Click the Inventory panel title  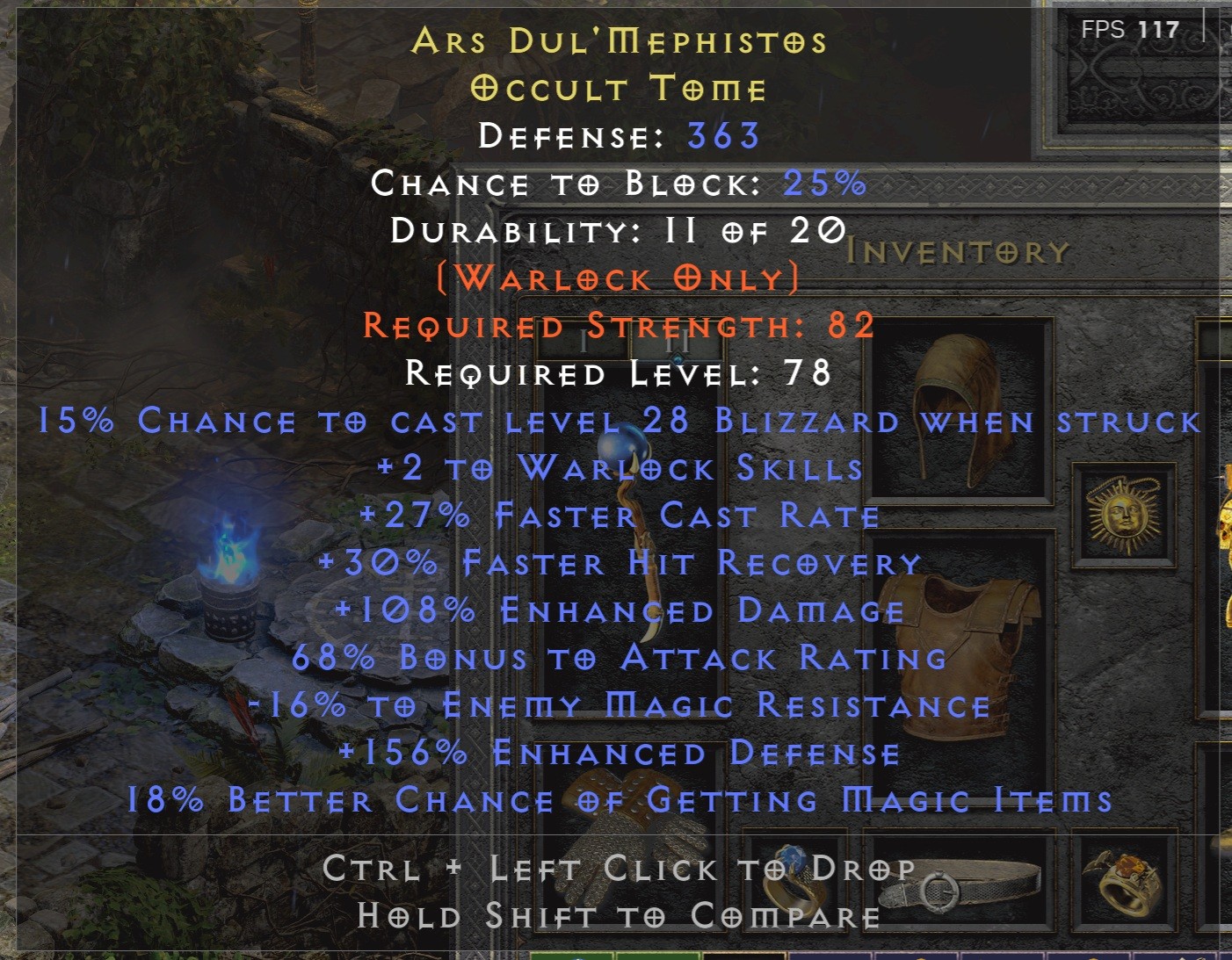(x=958, y=250)
